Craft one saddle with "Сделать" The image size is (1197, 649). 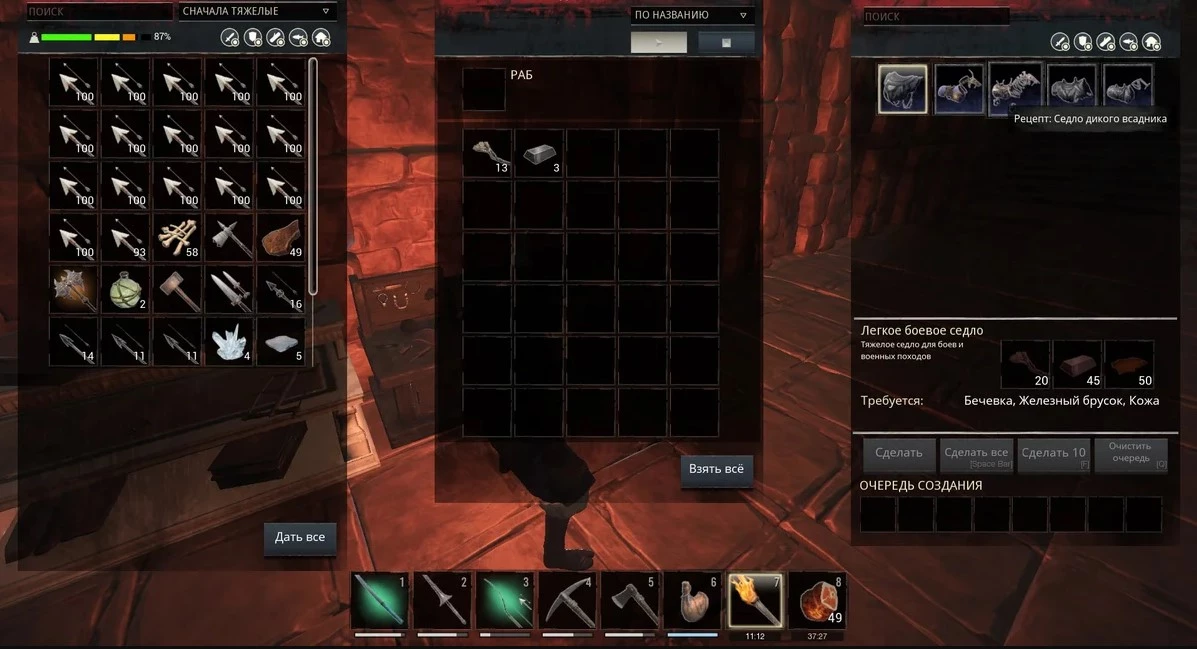(898, 453)
